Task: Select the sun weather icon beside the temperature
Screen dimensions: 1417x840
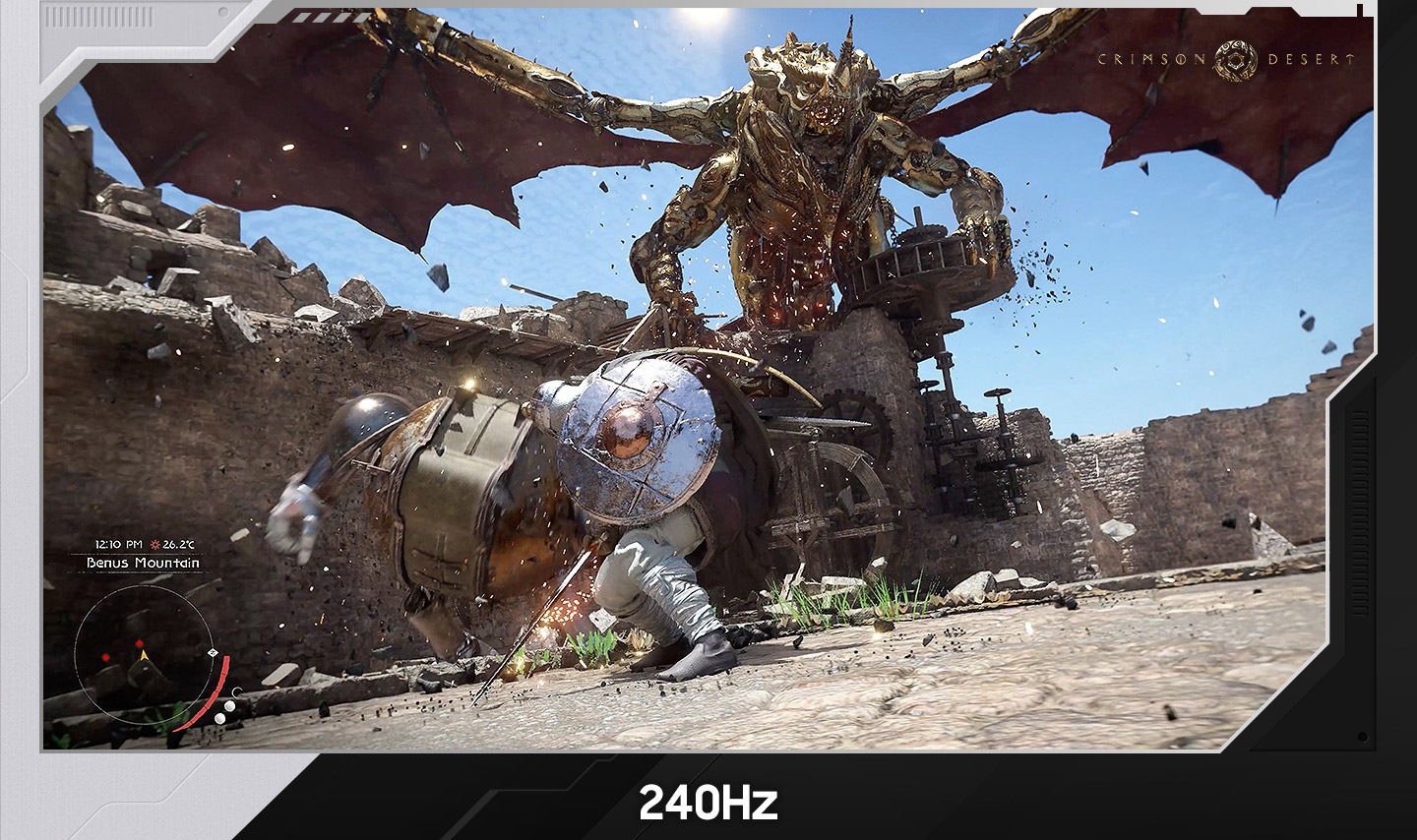Action: point(155,545)
